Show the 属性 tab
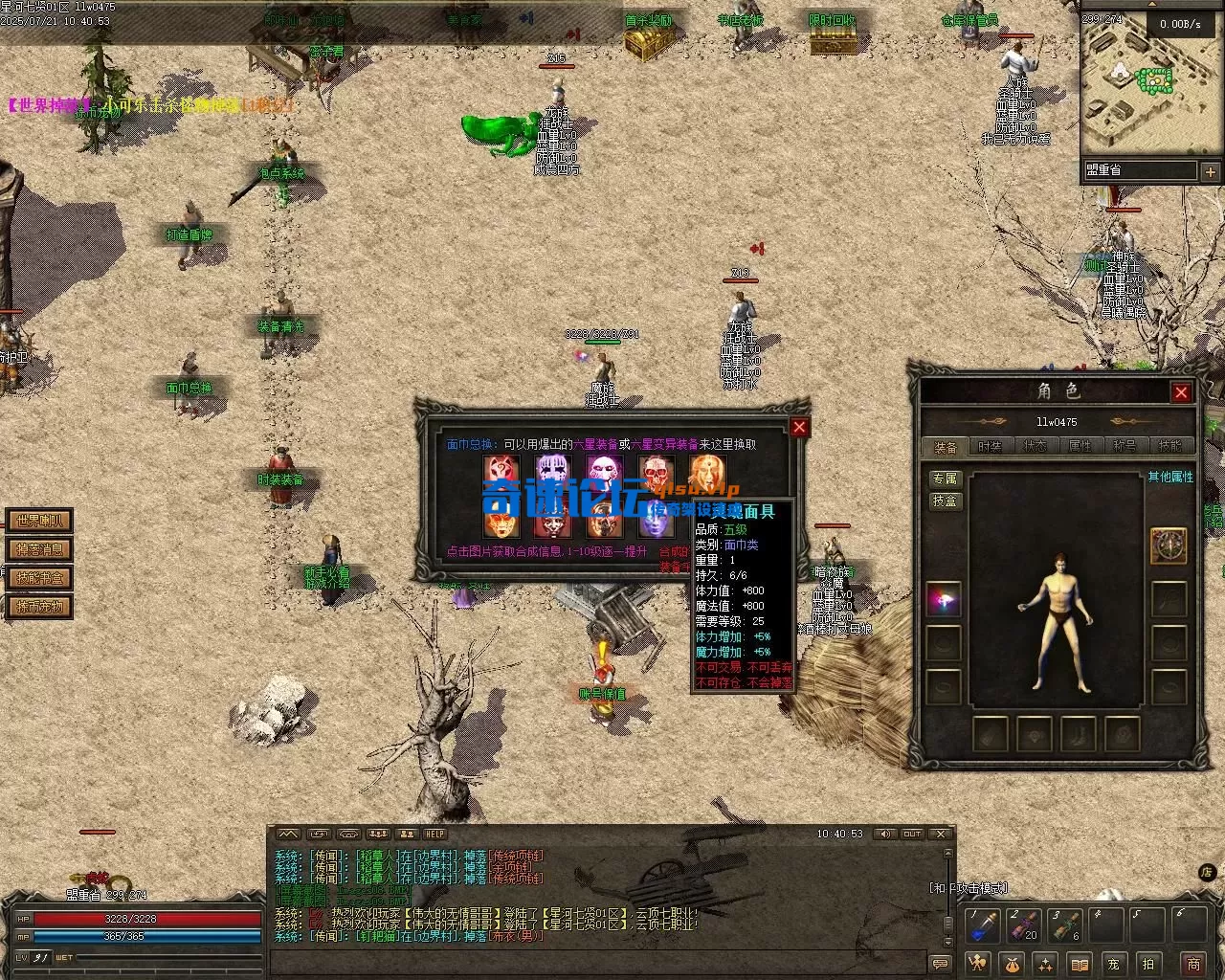This screenshot has width=1225, height=980. [1080, 447]
